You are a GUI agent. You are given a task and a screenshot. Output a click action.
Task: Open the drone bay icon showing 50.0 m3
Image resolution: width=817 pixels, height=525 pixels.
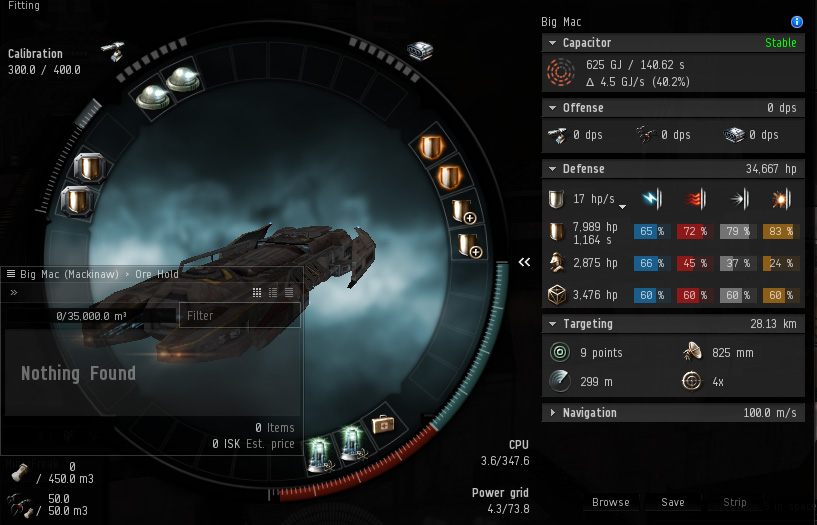tap(20, 503)
